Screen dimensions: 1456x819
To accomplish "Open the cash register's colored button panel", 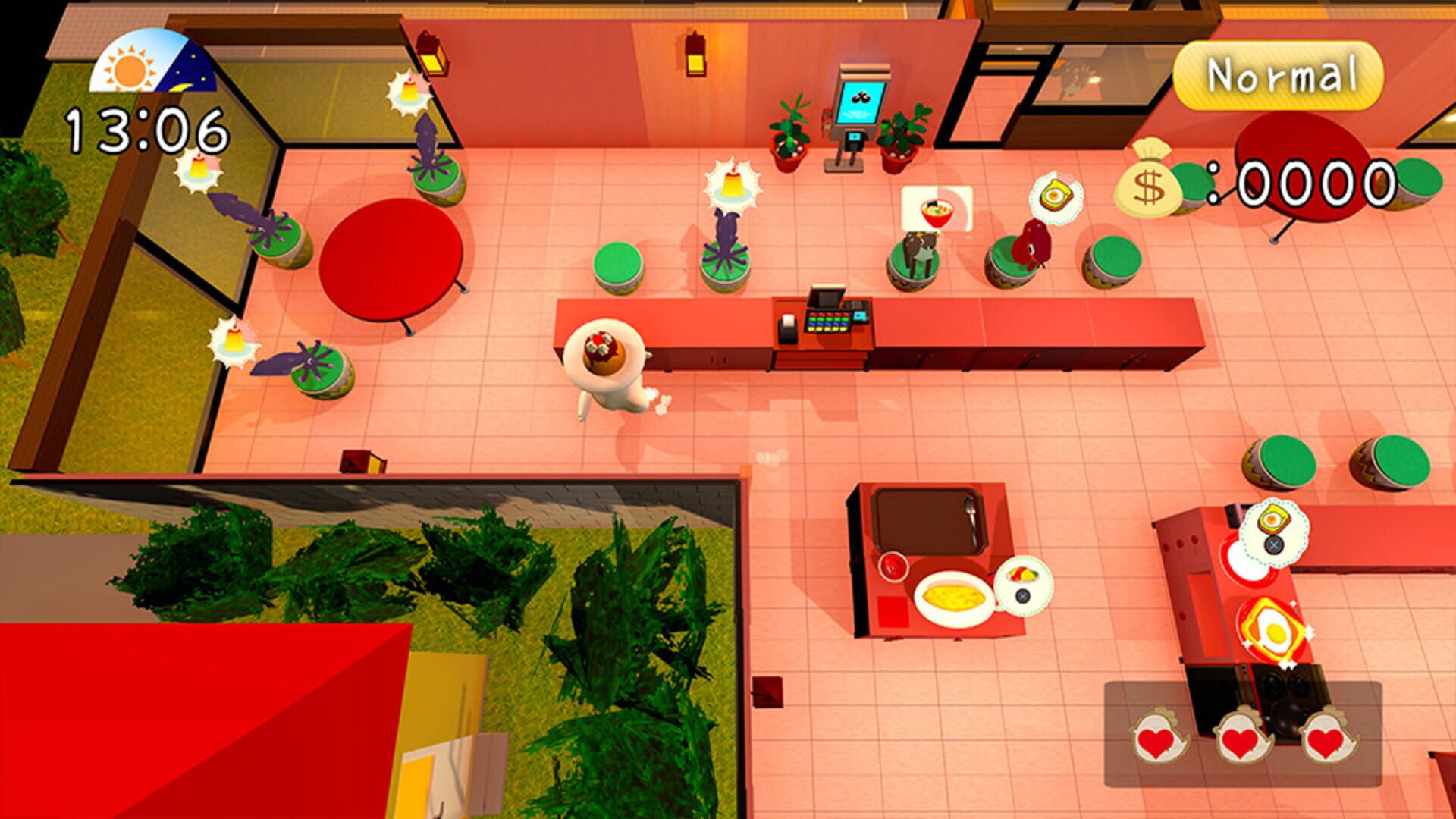I will click(829, 322).
